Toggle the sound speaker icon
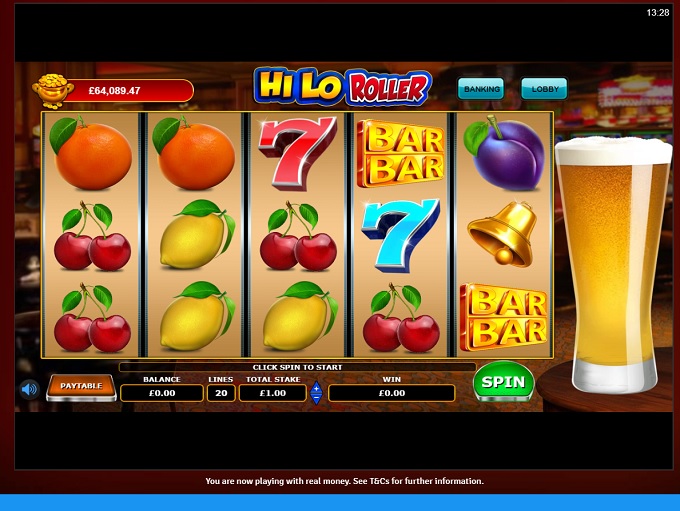The width and height of the screenshot is (680, 511). (29, 389)
